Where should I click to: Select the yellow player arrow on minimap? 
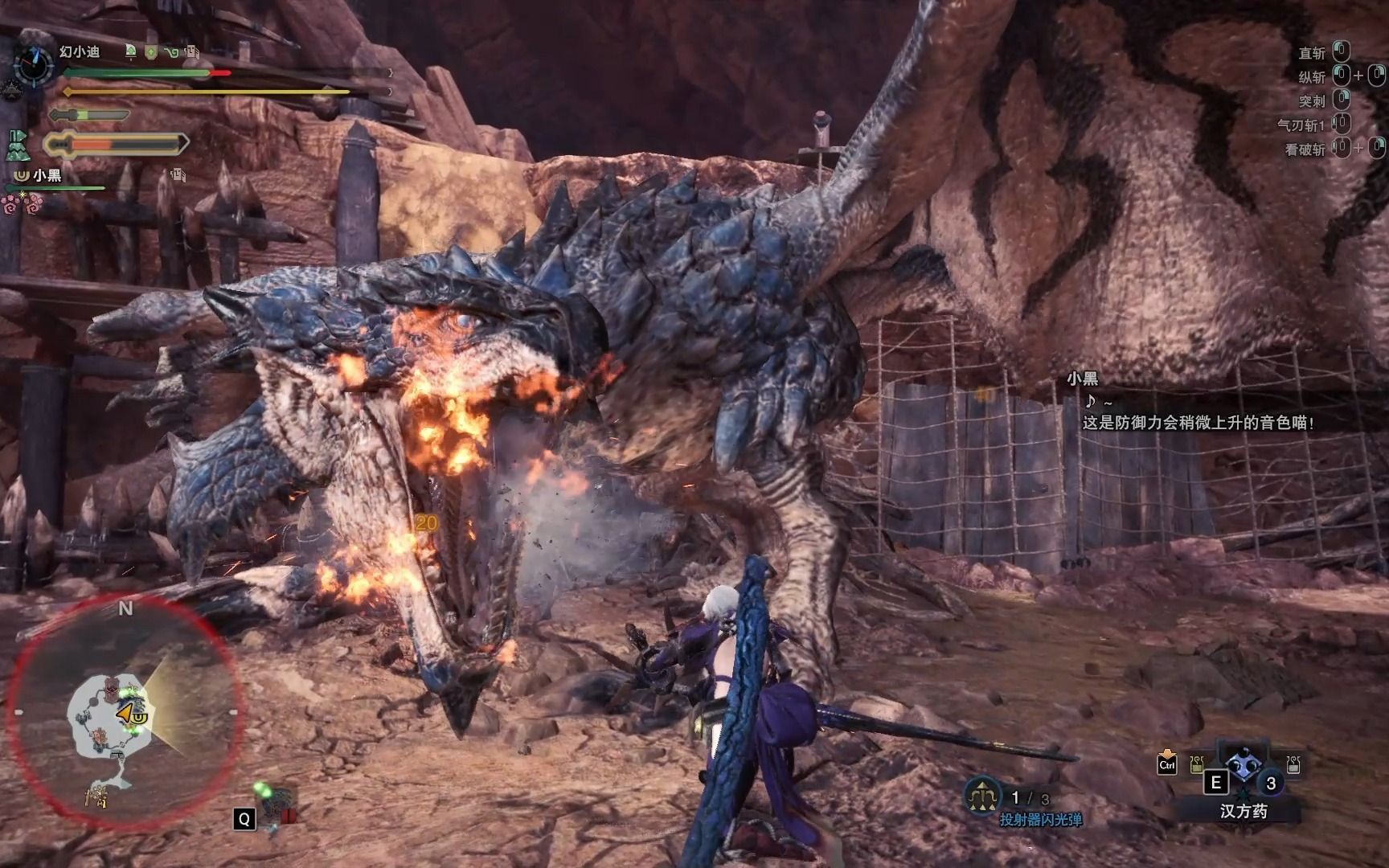(126, 713)
